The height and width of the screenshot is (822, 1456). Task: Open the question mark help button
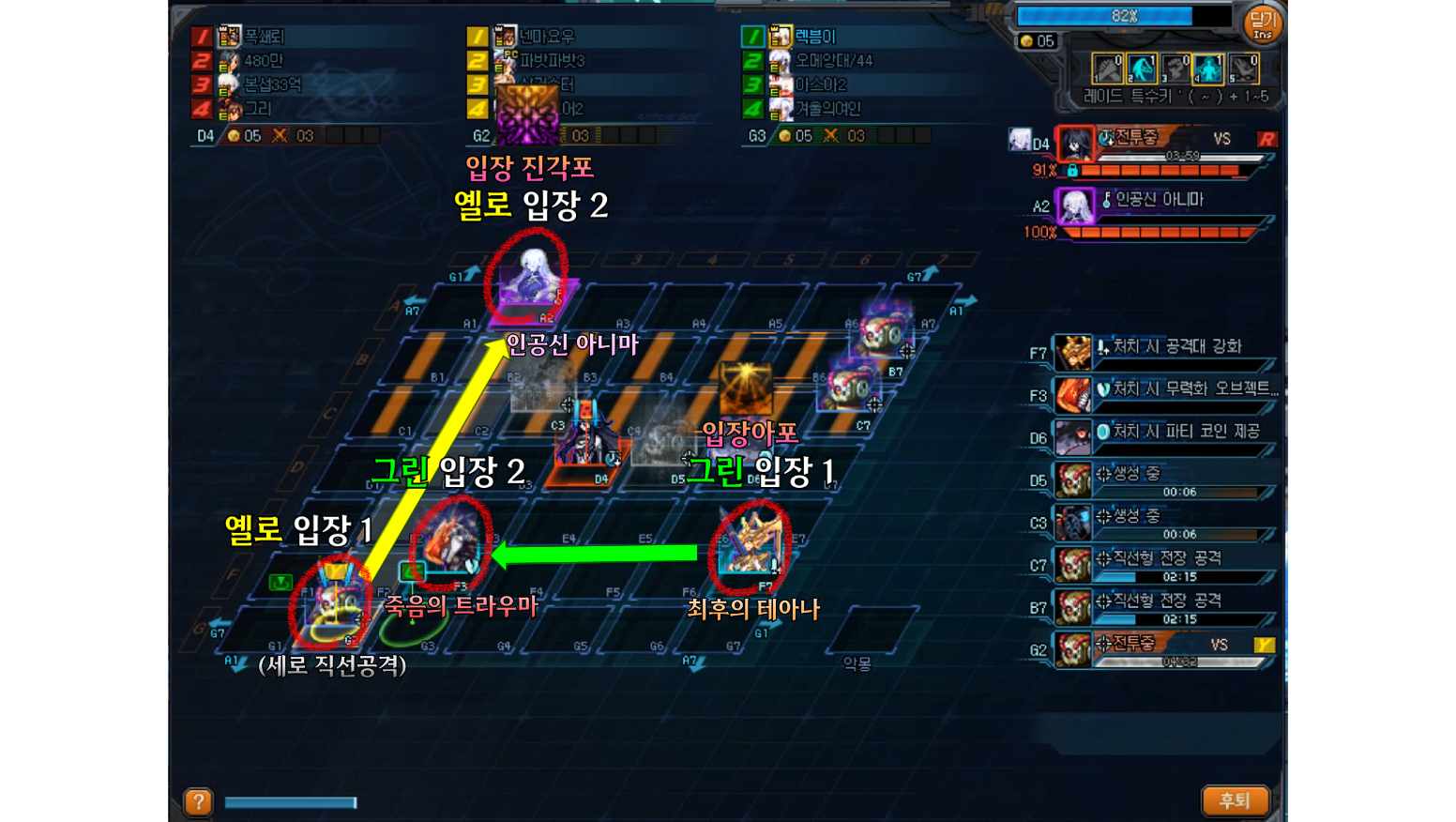198,801
